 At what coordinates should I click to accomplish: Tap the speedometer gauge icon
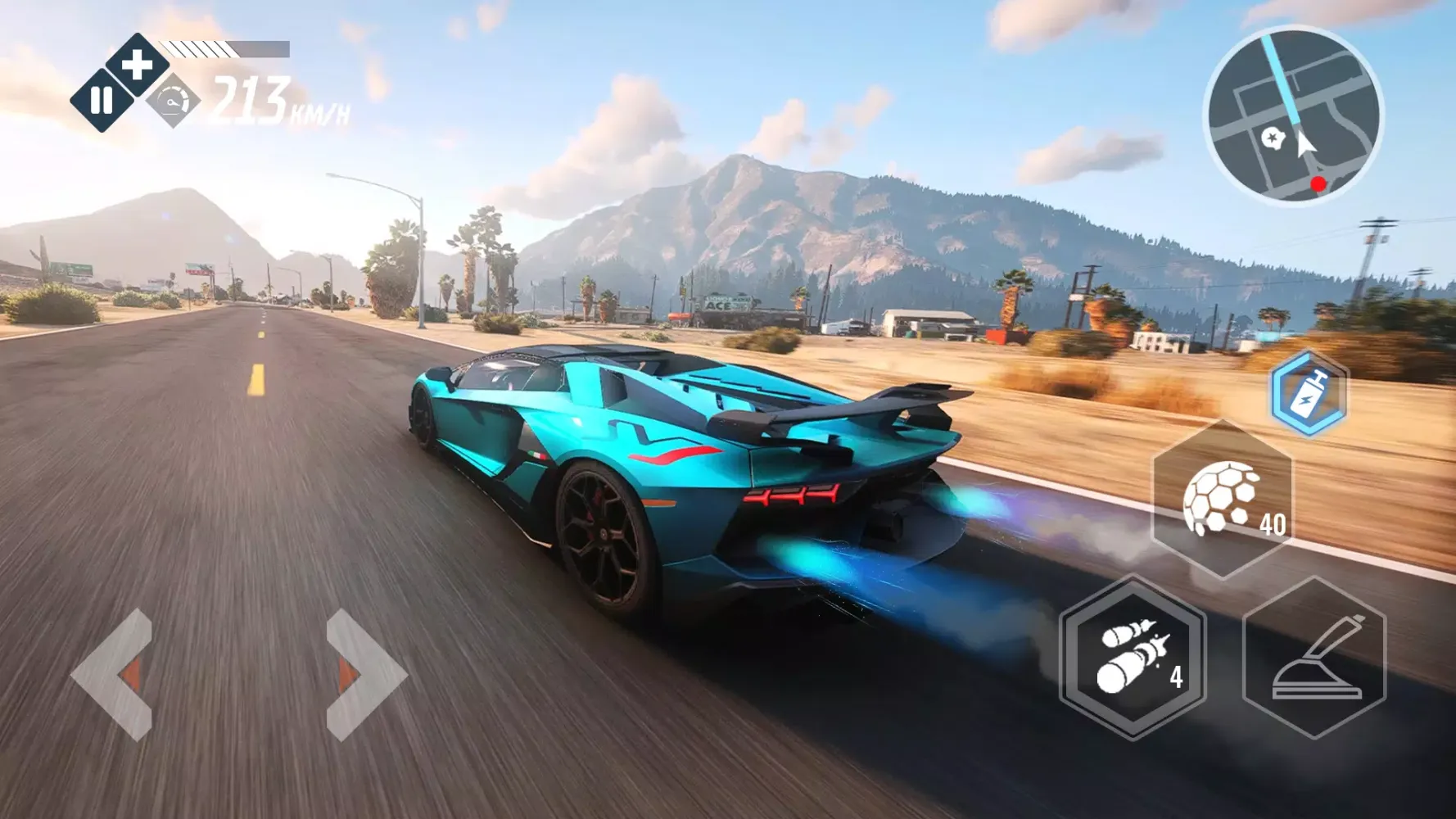173,102
